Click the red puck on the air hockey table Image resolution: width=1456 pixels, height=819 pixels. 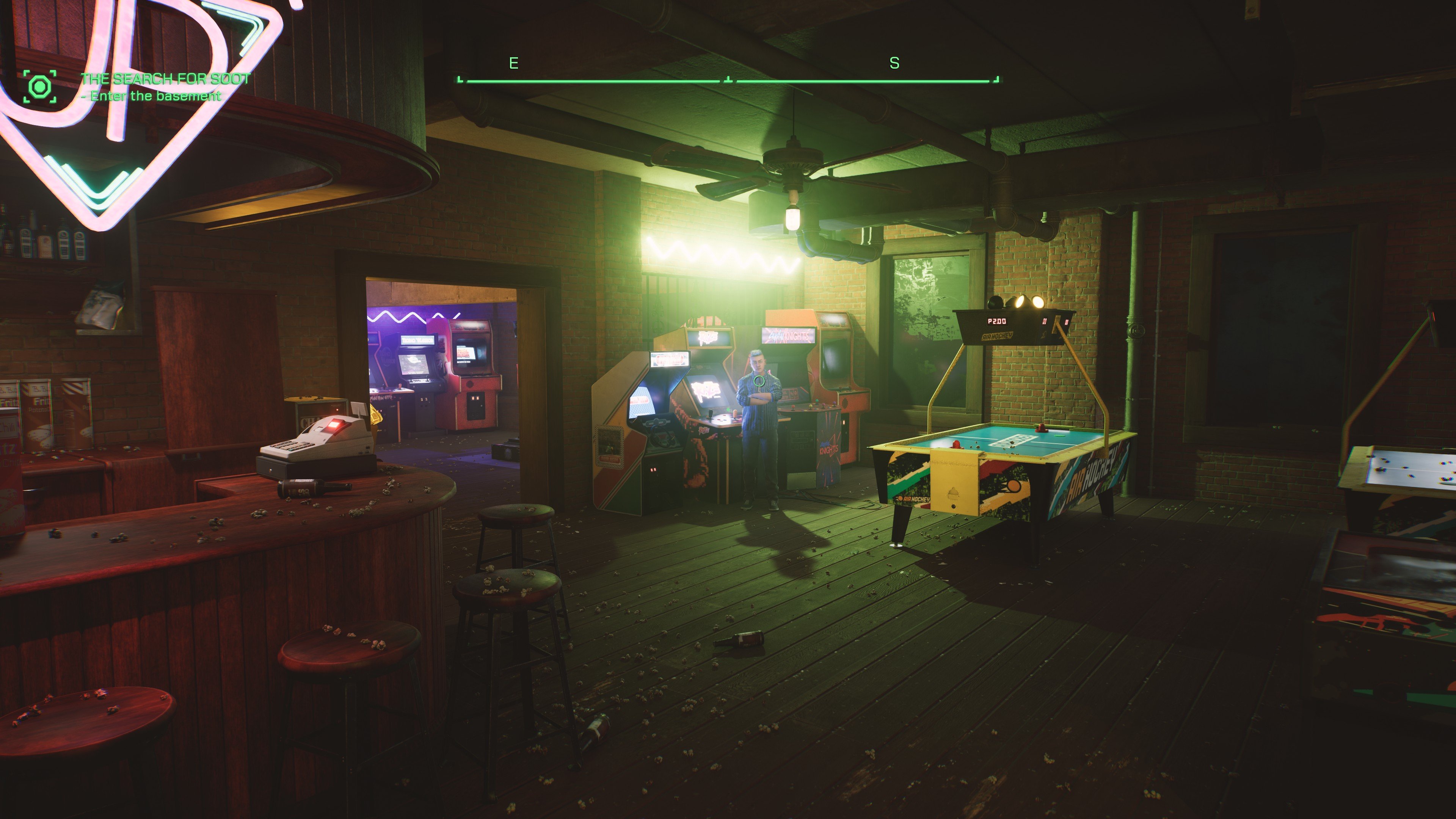(1042, 430)
